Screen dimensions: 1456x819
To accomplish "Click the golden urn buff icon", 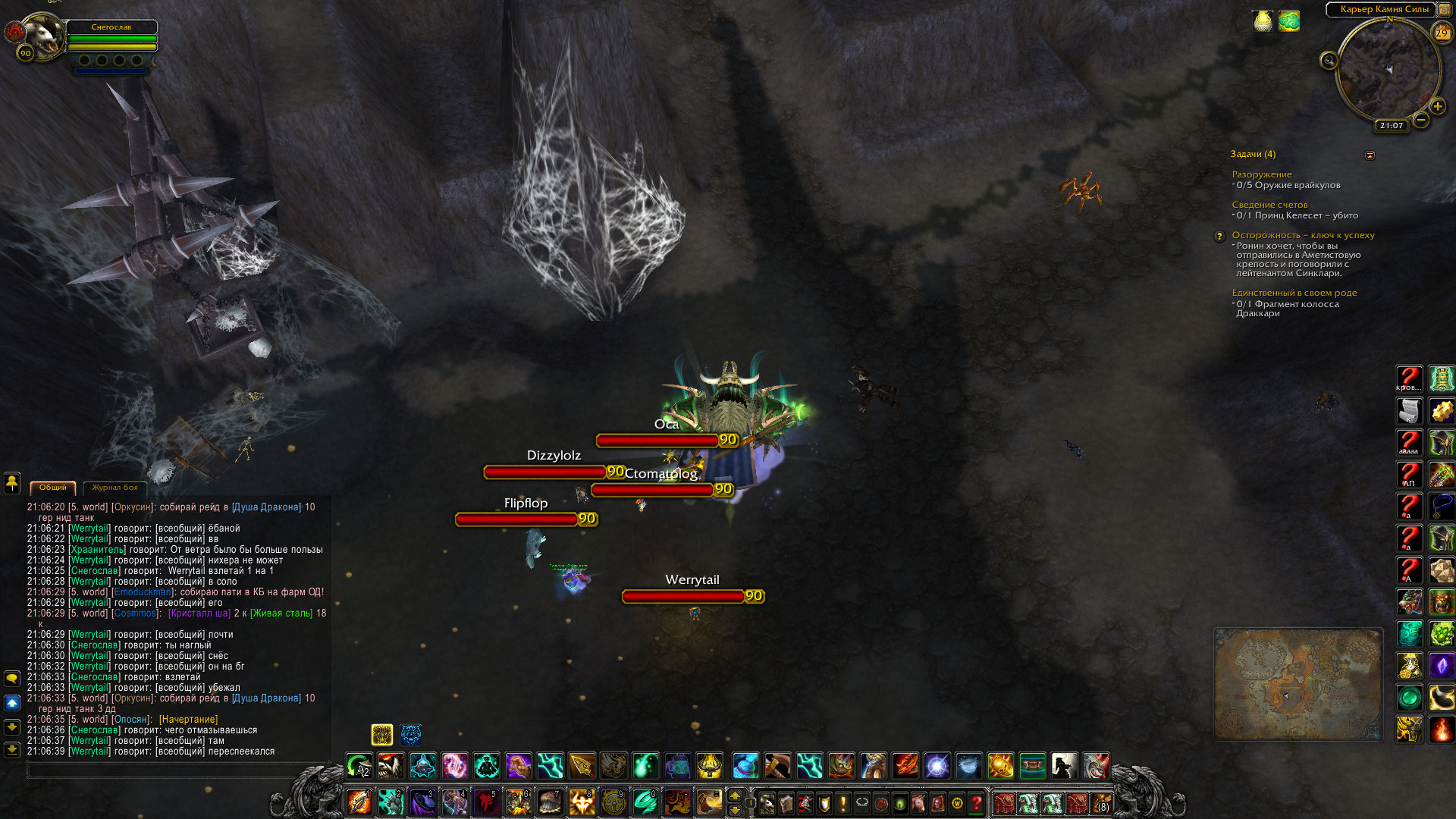I will [x=1263, y=21].
